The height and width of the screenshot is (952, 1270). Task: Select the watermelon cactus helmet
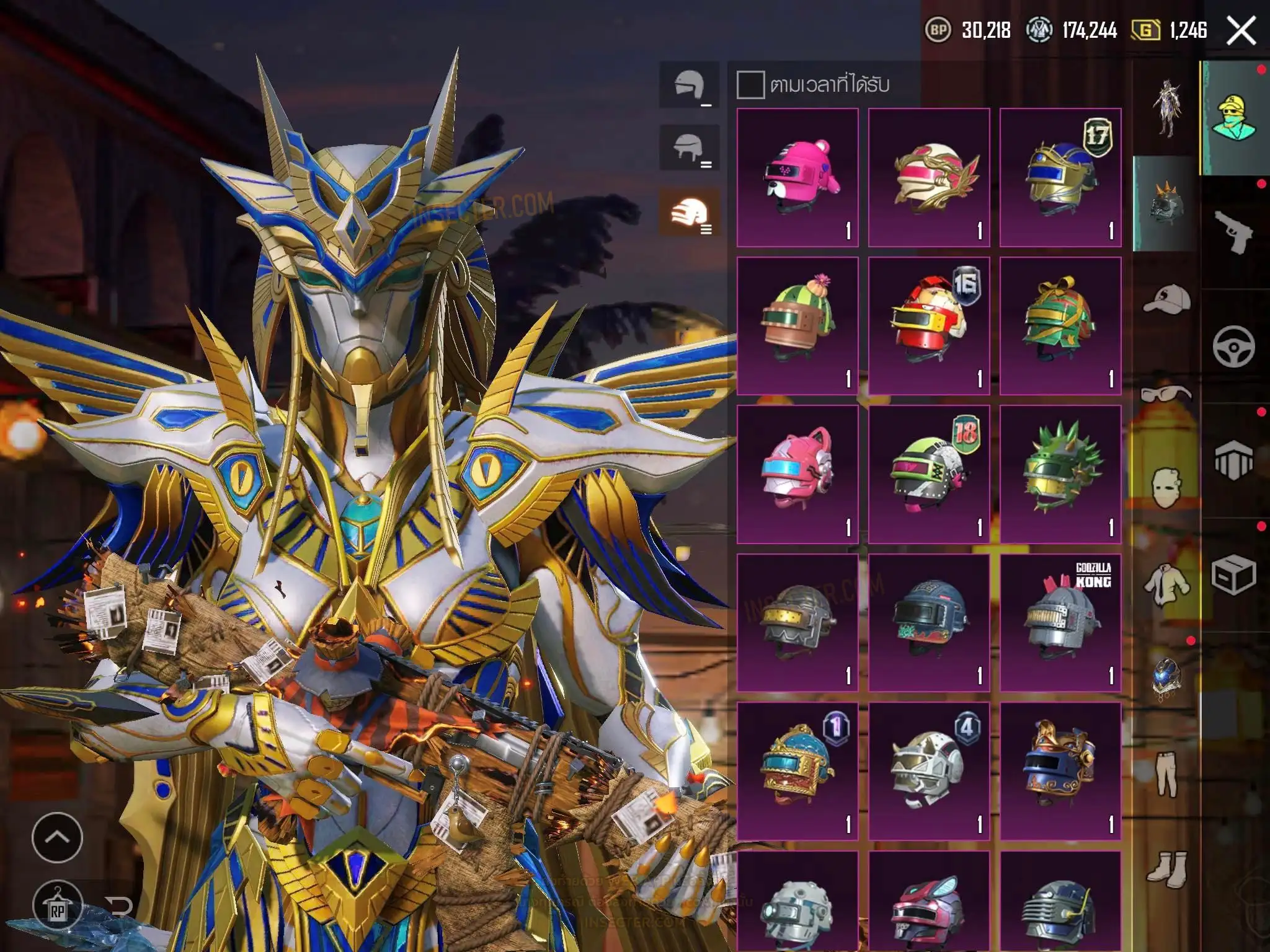[797, 326]
